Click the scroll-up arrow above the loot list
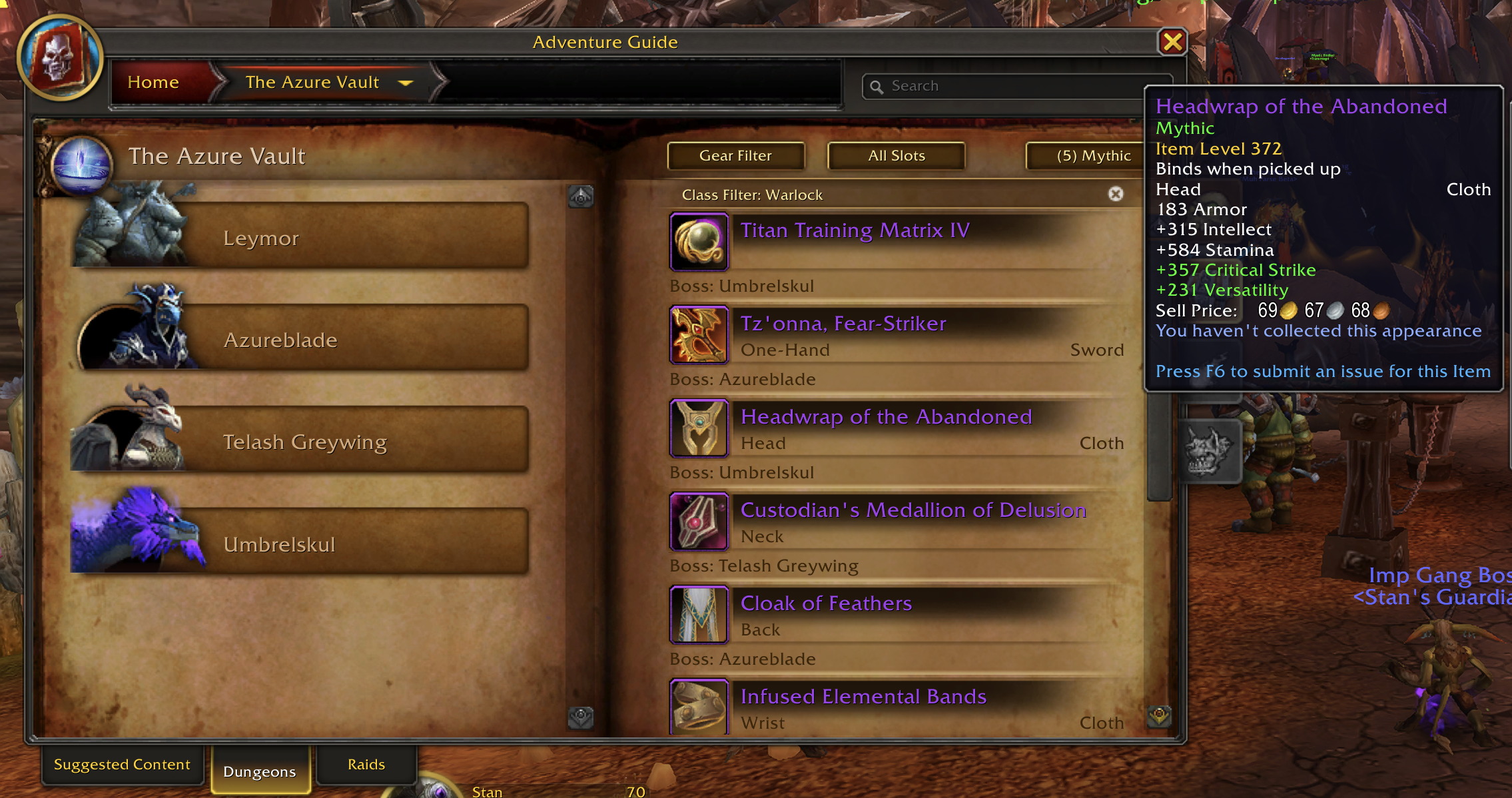 coord(580,195)
